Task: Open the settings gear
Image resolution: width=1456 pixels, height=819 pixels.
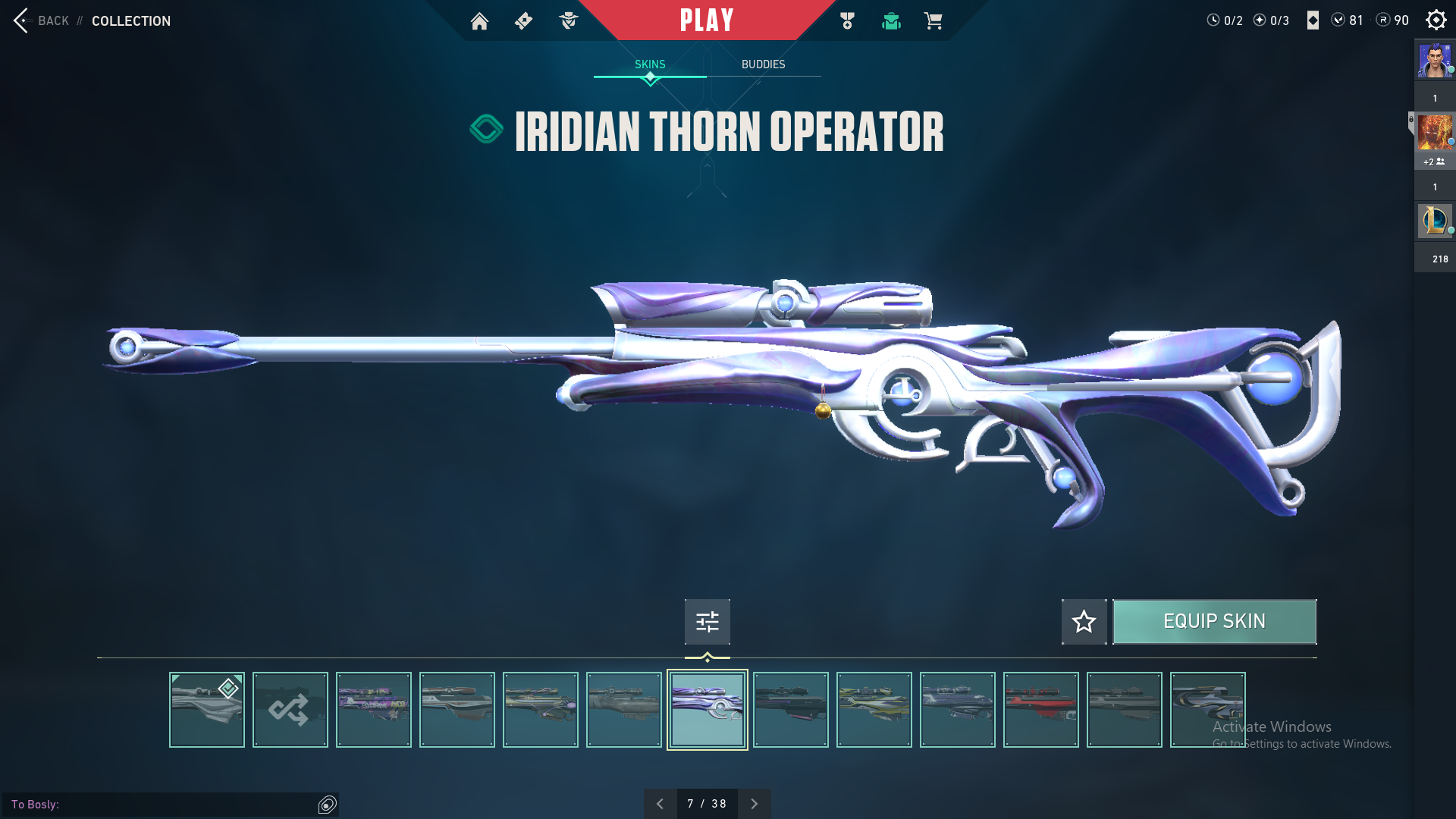Action: (x=1436, y=20)
